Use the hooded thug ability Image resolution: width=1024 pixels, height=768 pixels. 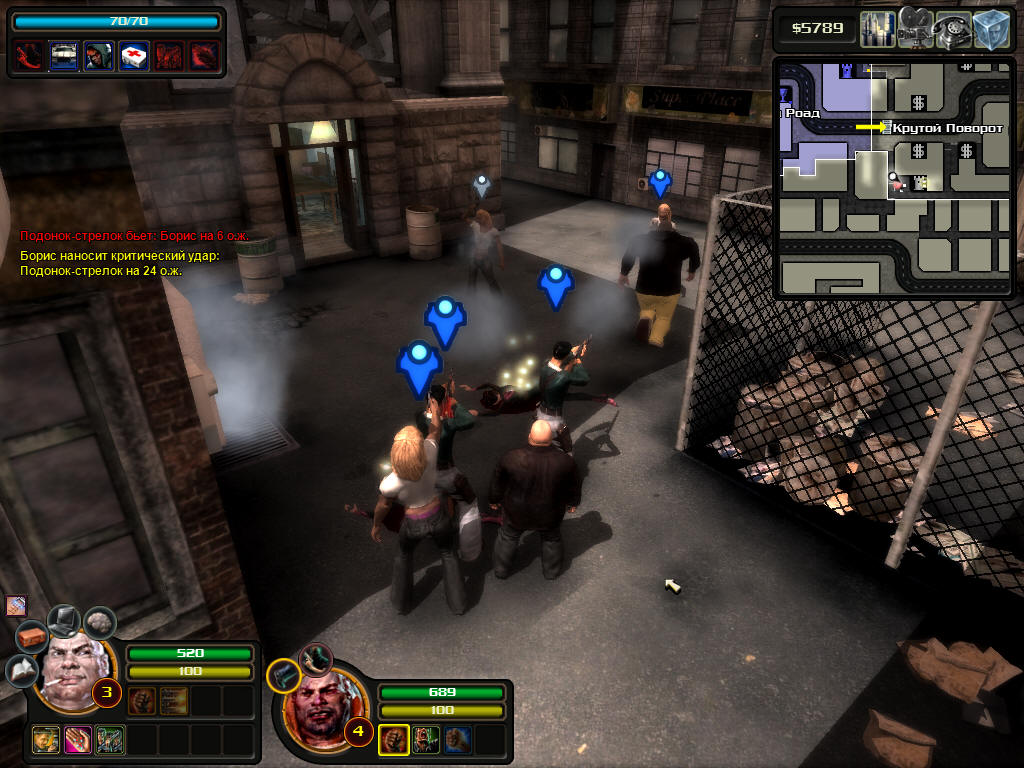pyautogui.click(x=98, y=55)
